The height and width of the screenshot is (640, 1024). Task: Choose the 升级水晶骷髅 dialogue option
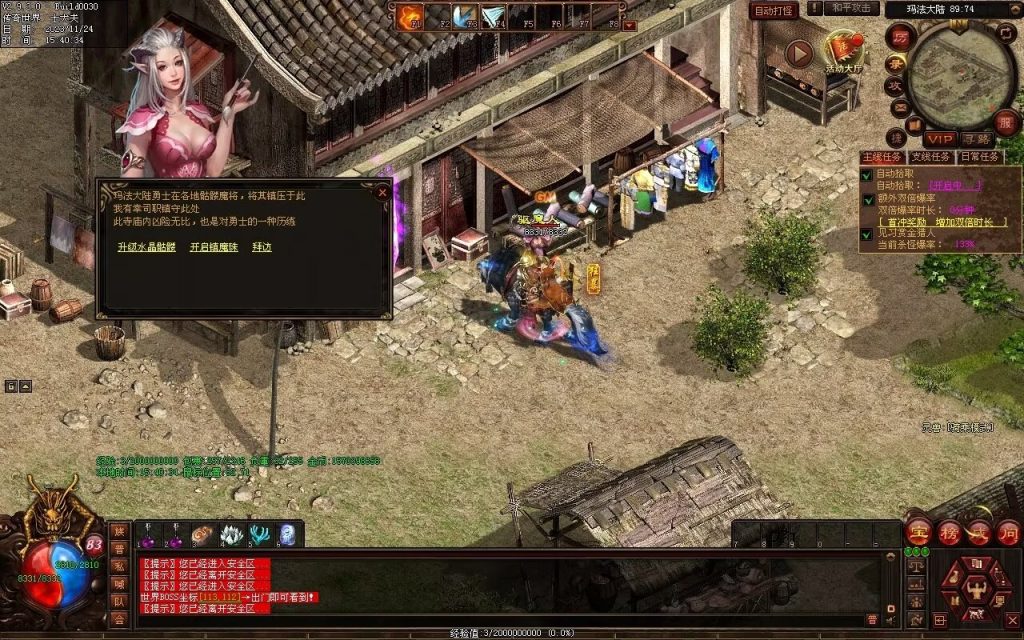tap(146, 247)
